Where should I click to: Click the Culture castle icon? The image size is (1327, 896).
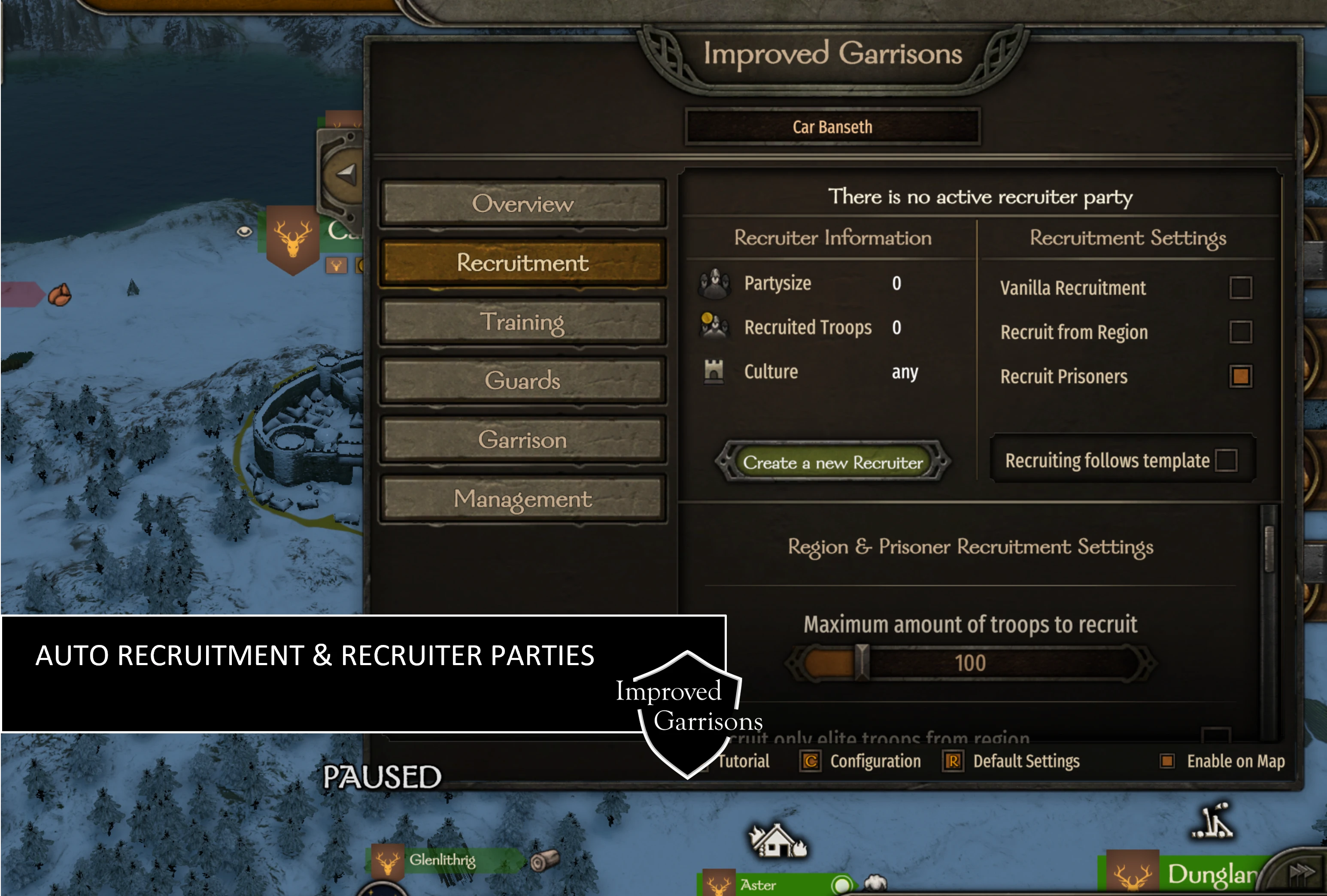click(714, 371)
